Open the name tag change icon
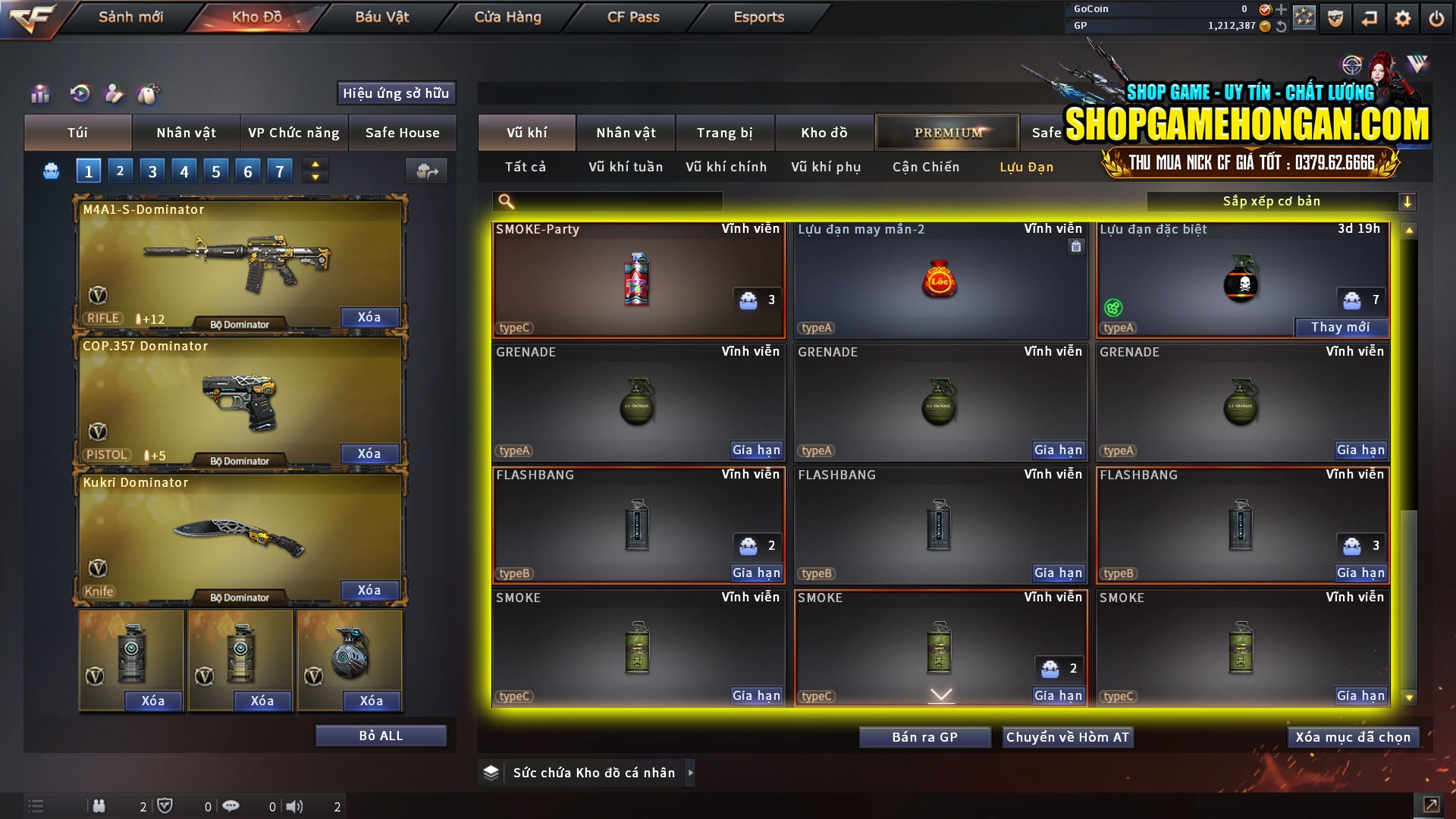 [149, 93]
